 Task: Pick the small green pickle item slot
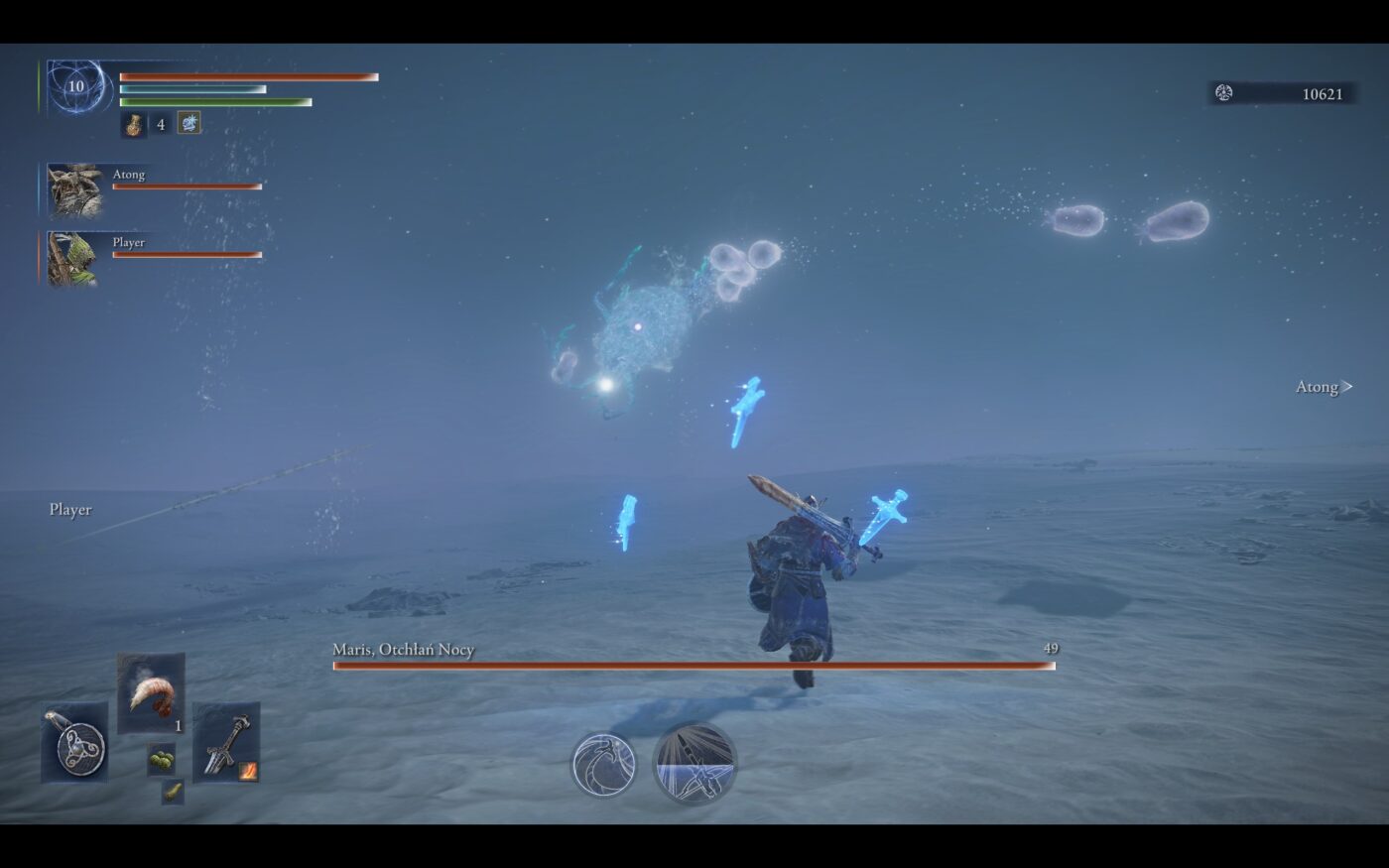[173, 792]
